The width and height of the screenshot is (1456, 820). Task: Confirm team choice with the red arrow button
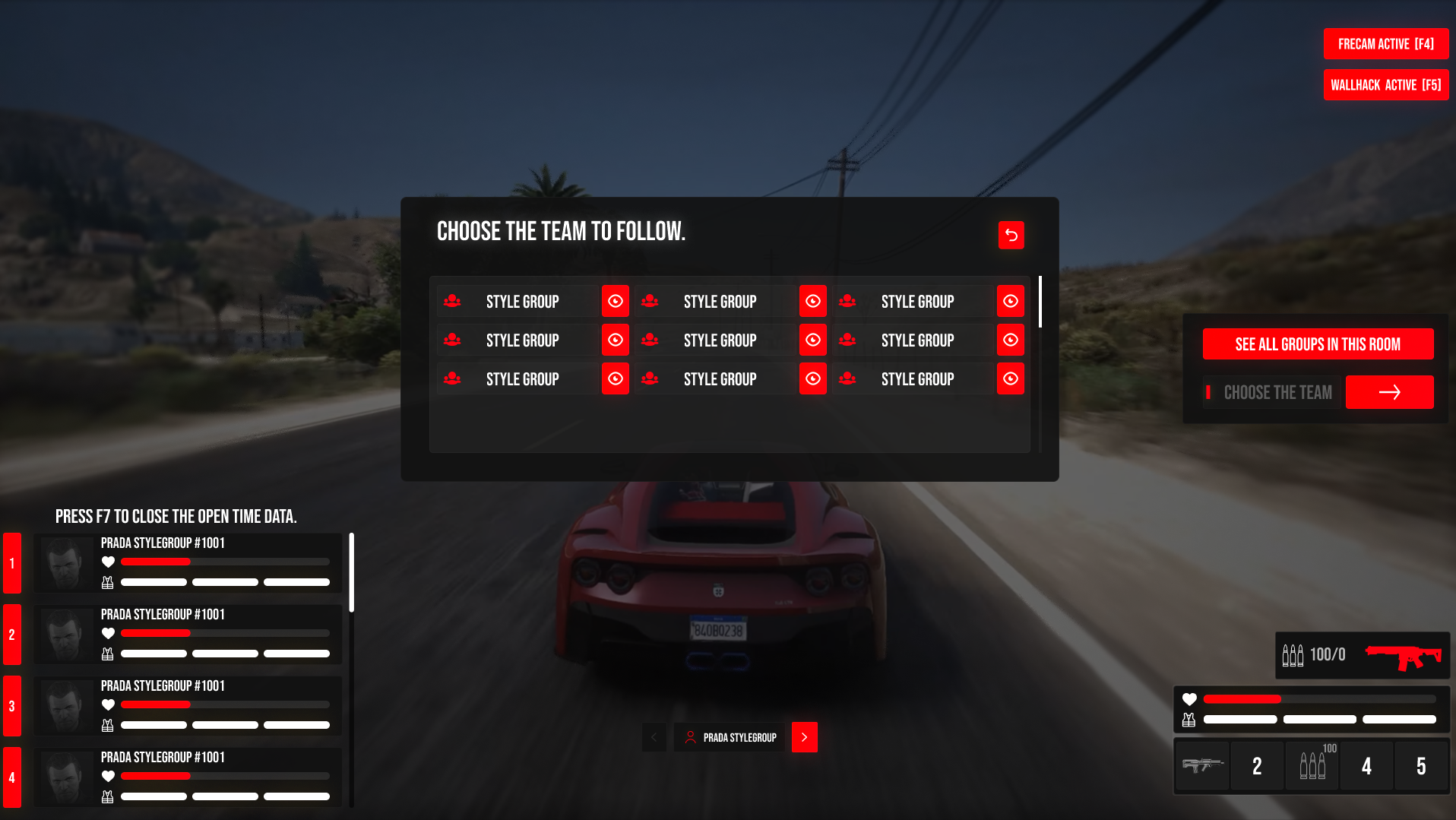(x=1389, y=392)
